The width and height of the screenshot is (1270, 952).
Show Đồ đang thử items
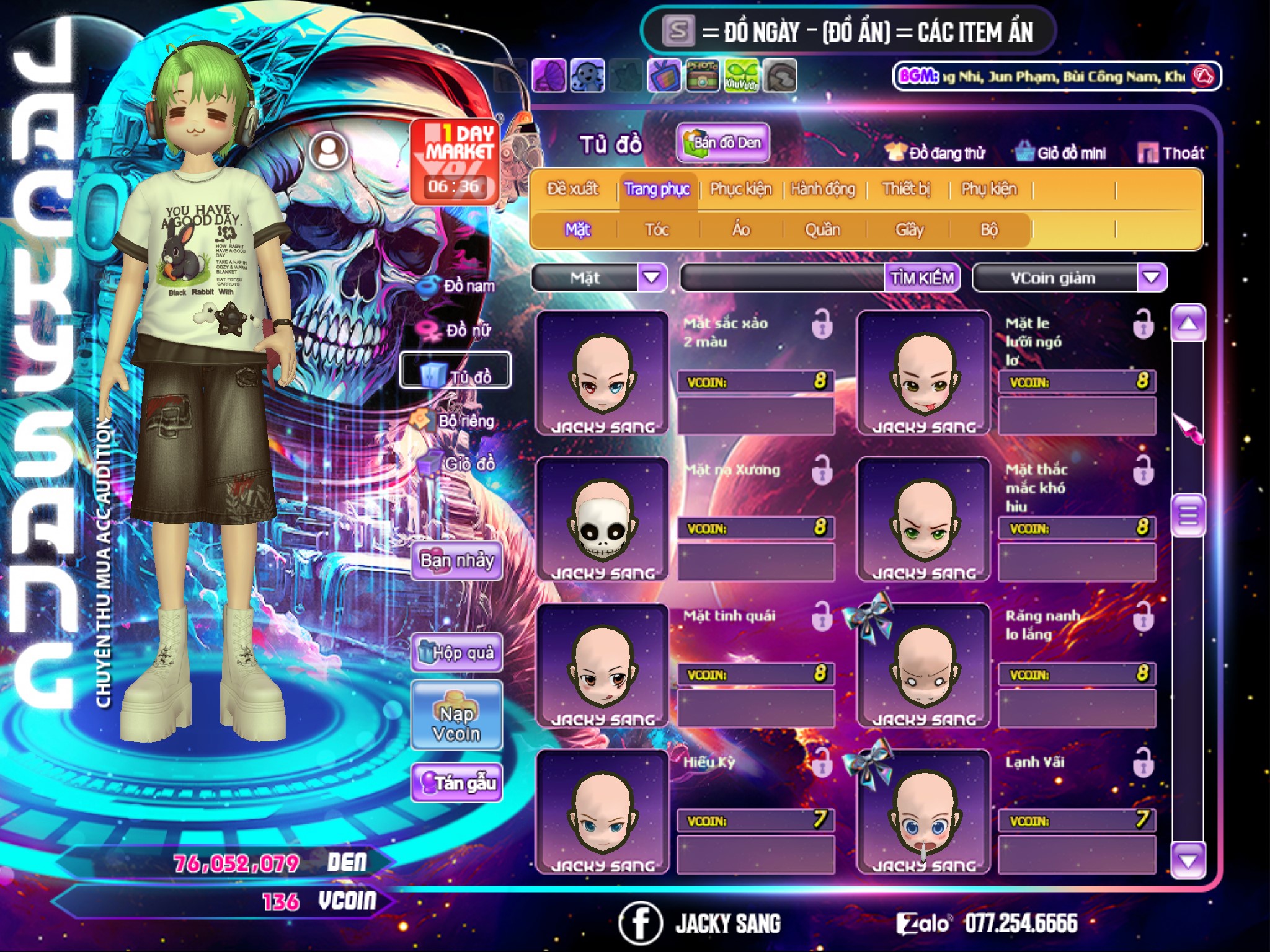click(936, 153)
